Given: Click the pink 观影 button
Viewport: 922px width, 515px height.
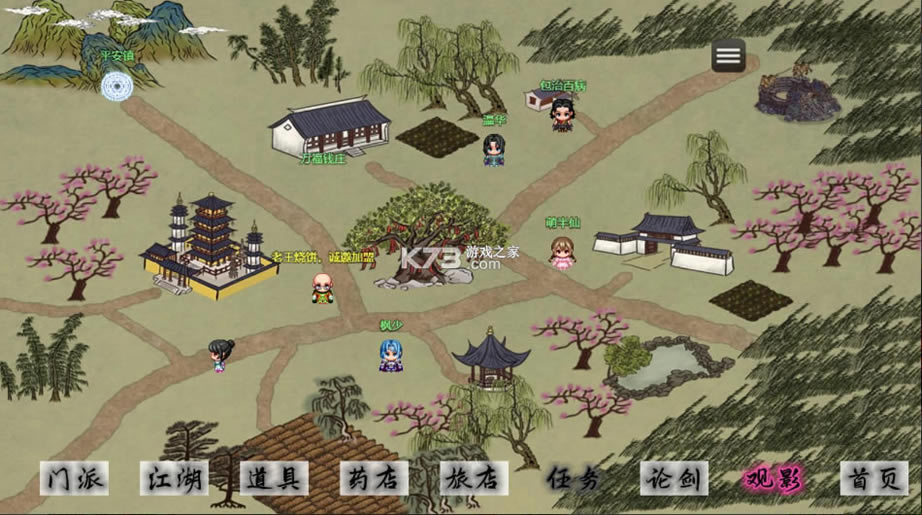Looking at the screenshot, I should tap(774, 478).
